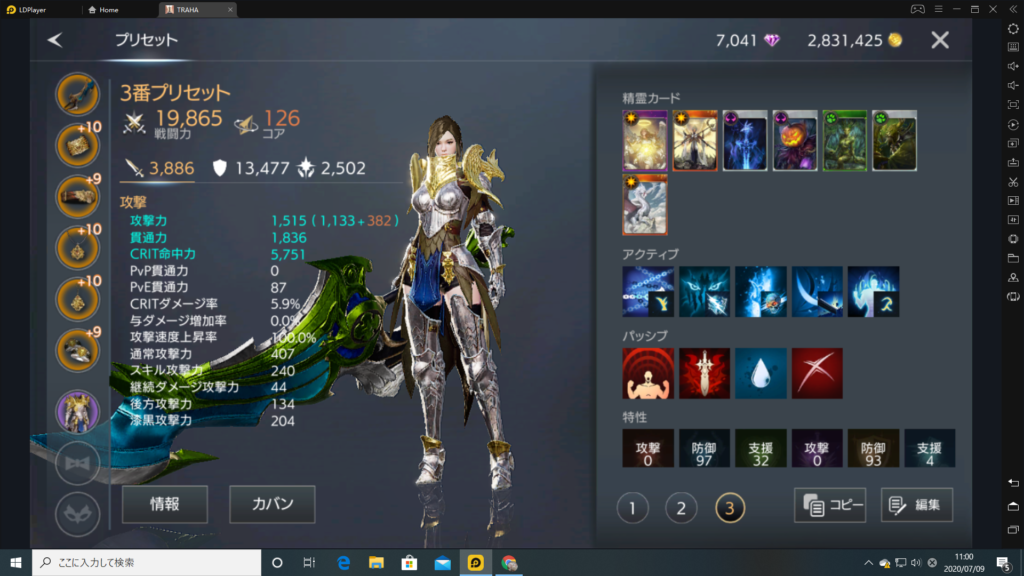This screenshot has height=576, width=1024.
Task: Show the attack stats tab with sword icon
Action: click(158, 168)
